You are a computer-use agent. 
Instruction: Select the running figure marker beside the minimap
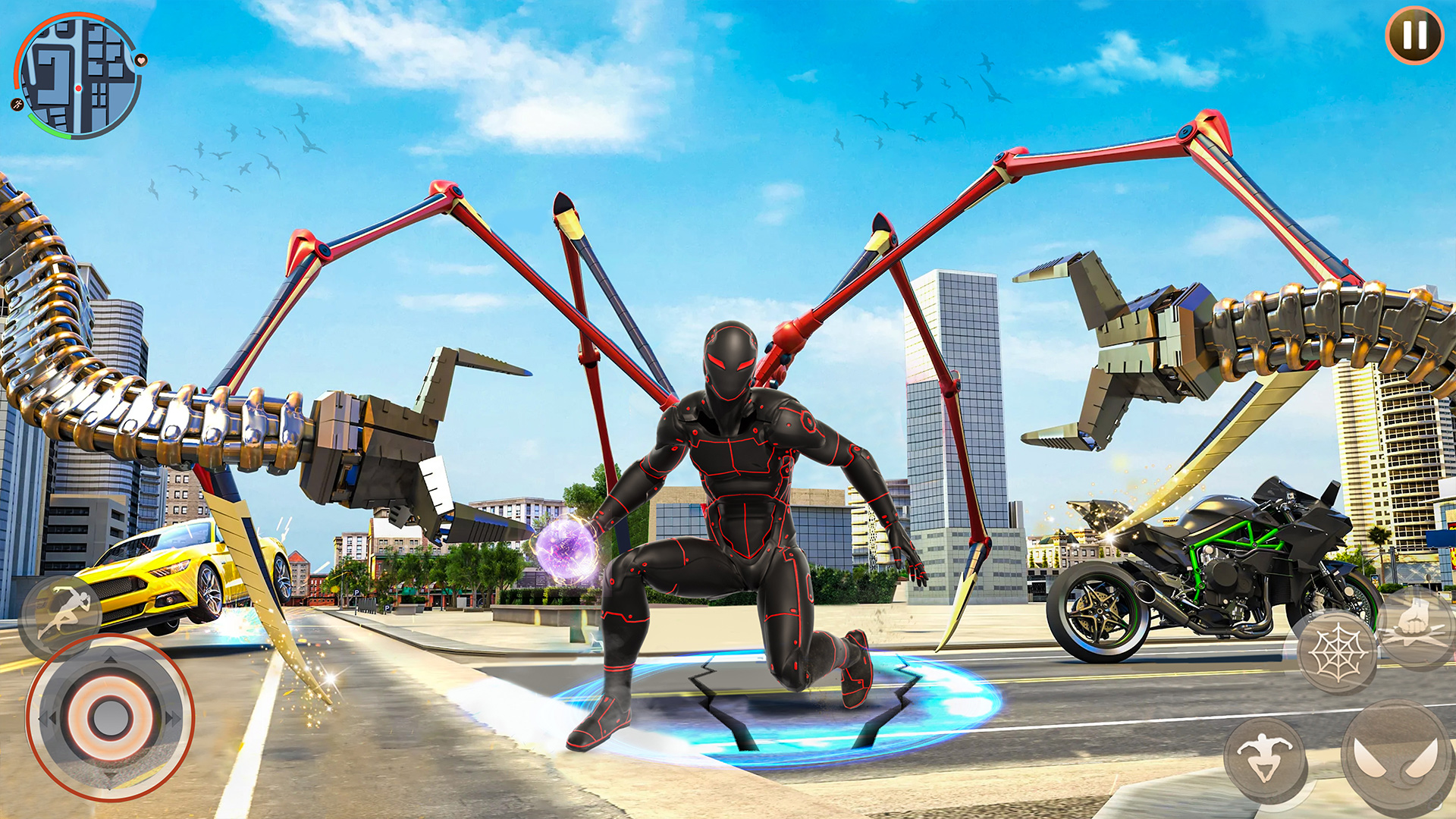pyautogui.click(x=17, y=104)
